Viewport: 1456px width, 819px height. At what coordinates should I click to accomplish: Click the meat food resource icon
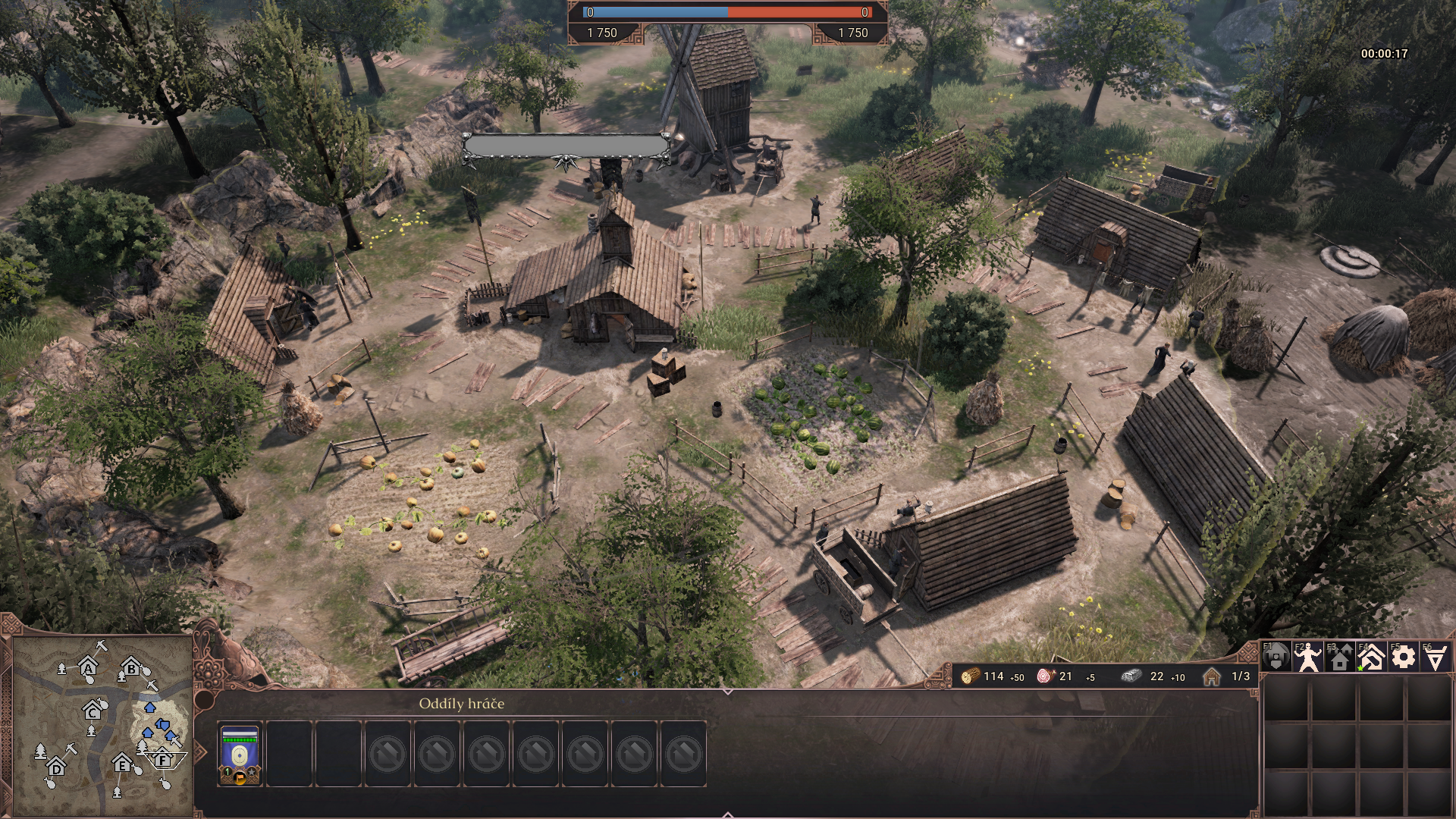pyautogui.click(x=1046, y=676)
